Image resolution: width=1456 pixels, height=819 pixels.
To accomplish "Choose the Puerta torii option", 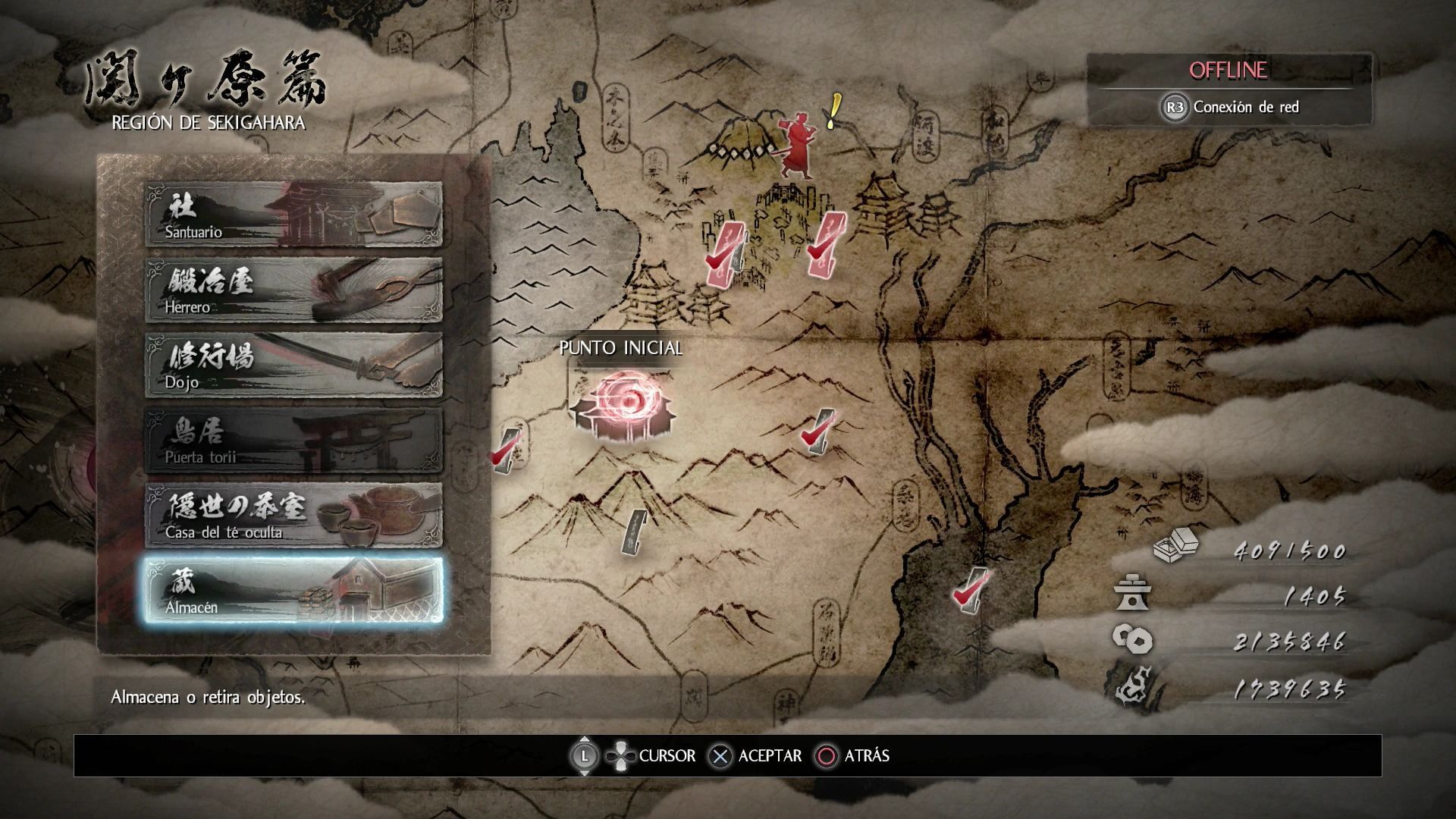I will click(293, 440).
